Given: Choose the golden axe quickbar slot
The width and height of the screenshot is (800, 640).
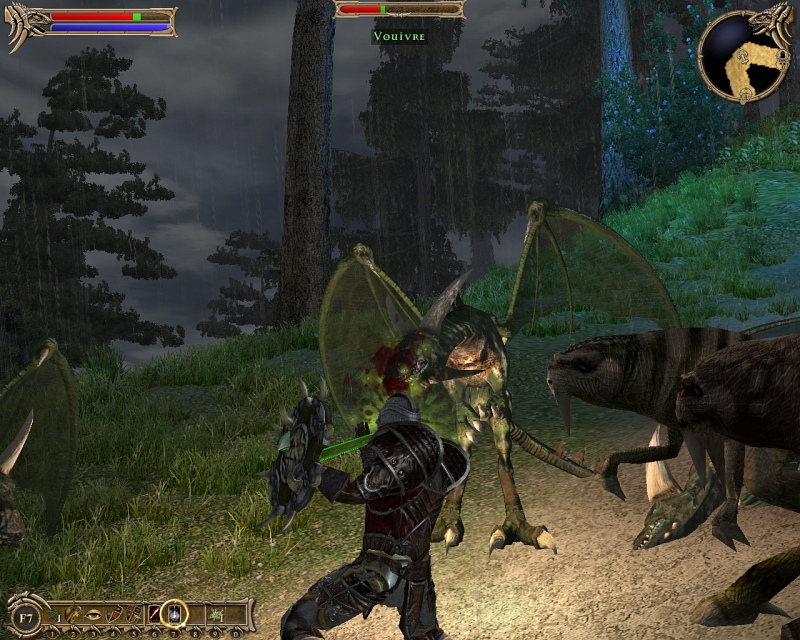Looking at the screenshot, I should coord(73,612).
